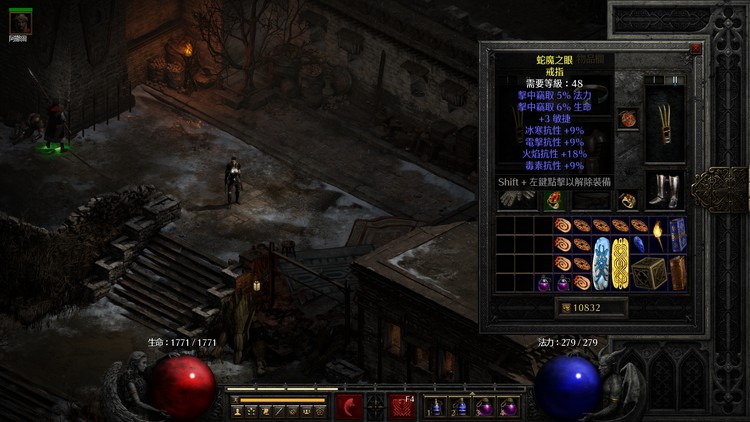Image resolution: width=750 pixels, height=422 pixels.
Task: Select the brown tome in the inventory
Action: click(678, 272)
